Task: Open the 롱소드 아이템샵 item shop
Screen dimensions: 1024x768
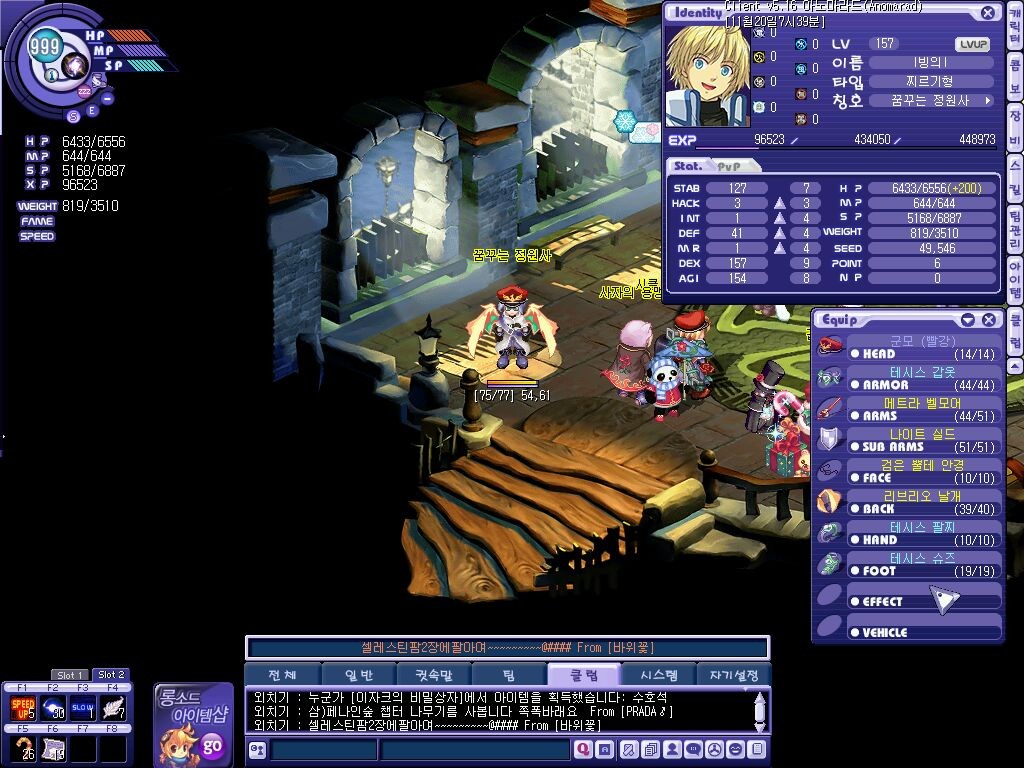Action: [x=192, y=725]
